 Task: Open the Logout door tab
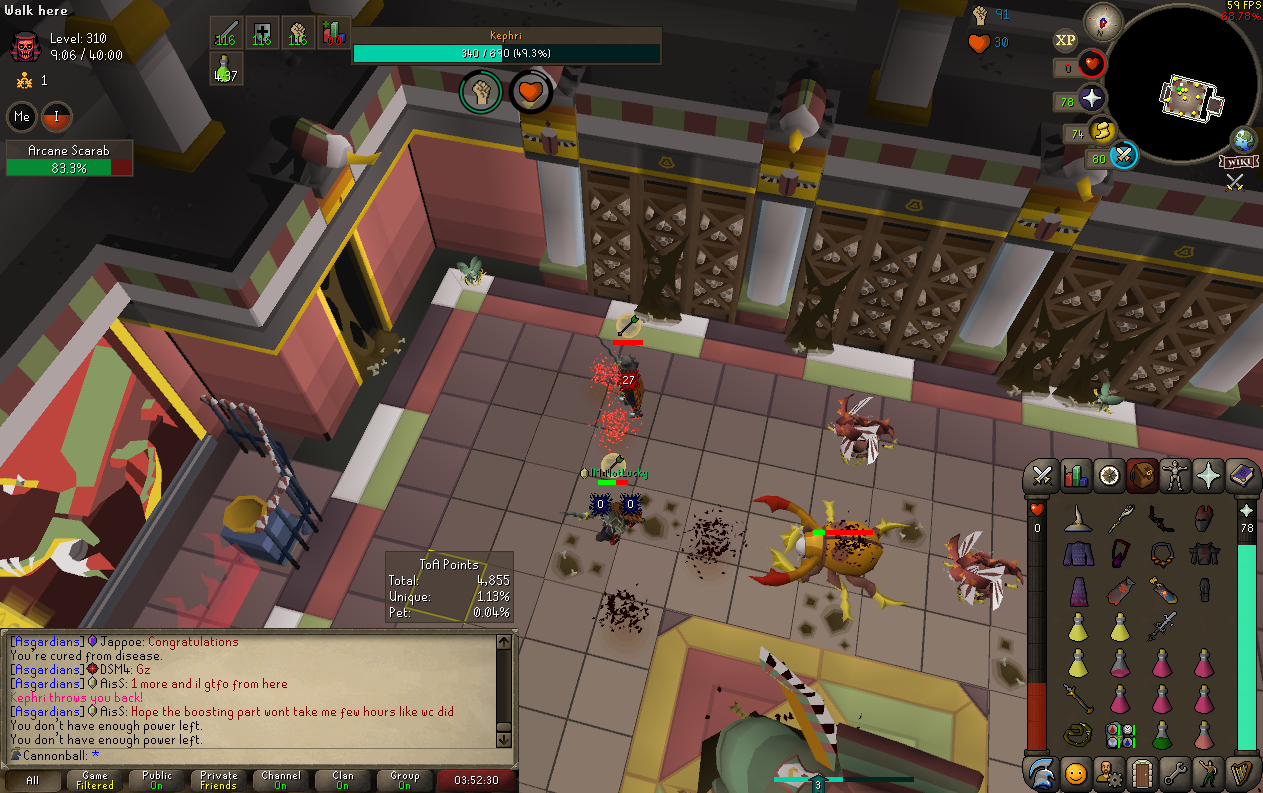tap(1142, 772)
